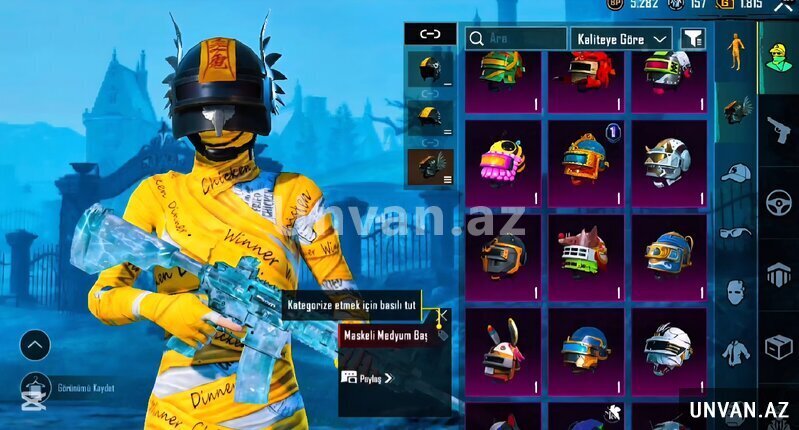Select the red boar-faced helmet
799x430 pixels.
pos(585,254)
